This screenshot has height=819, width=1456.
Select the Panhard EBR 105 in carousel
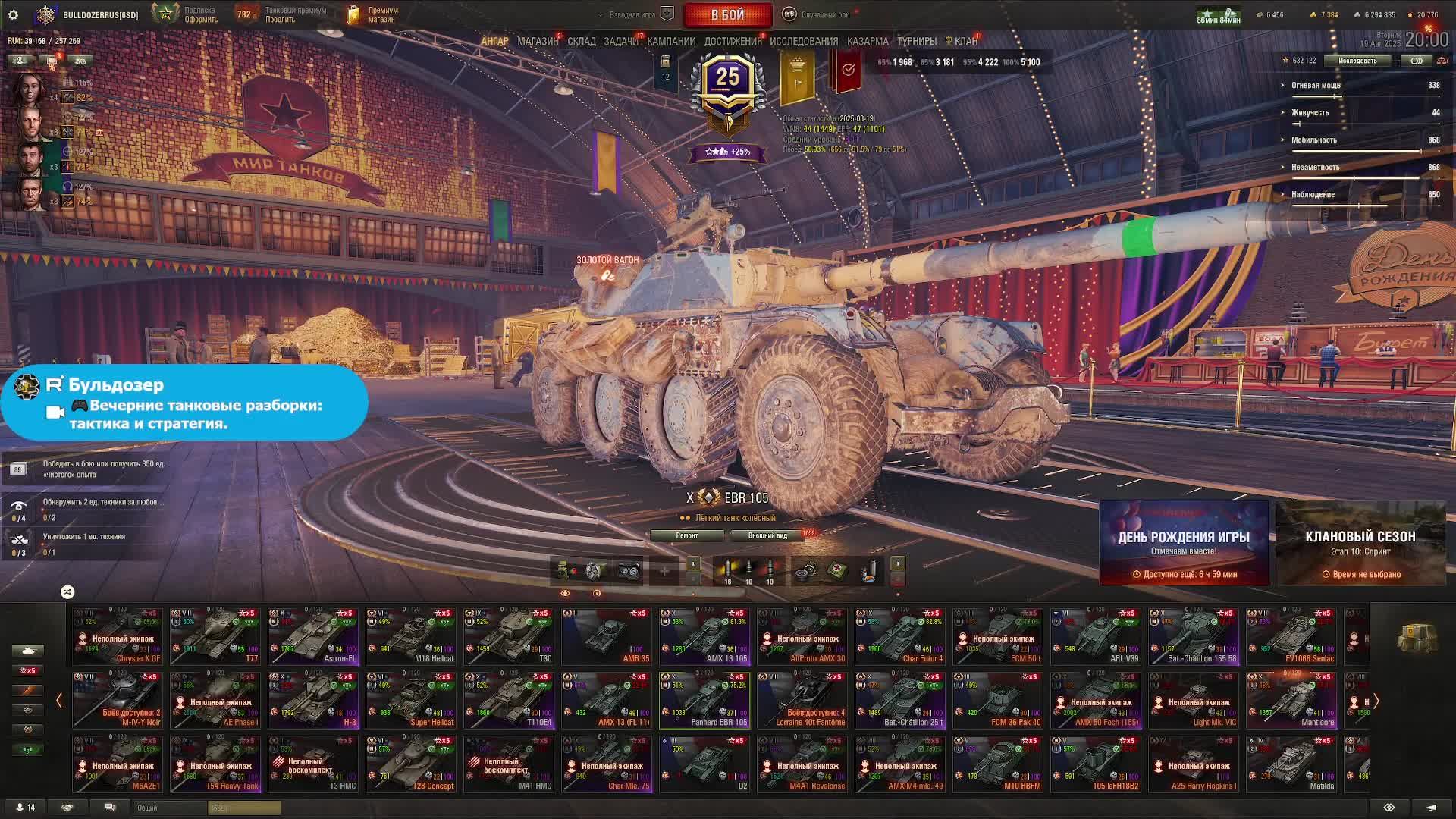click(704, 701)
